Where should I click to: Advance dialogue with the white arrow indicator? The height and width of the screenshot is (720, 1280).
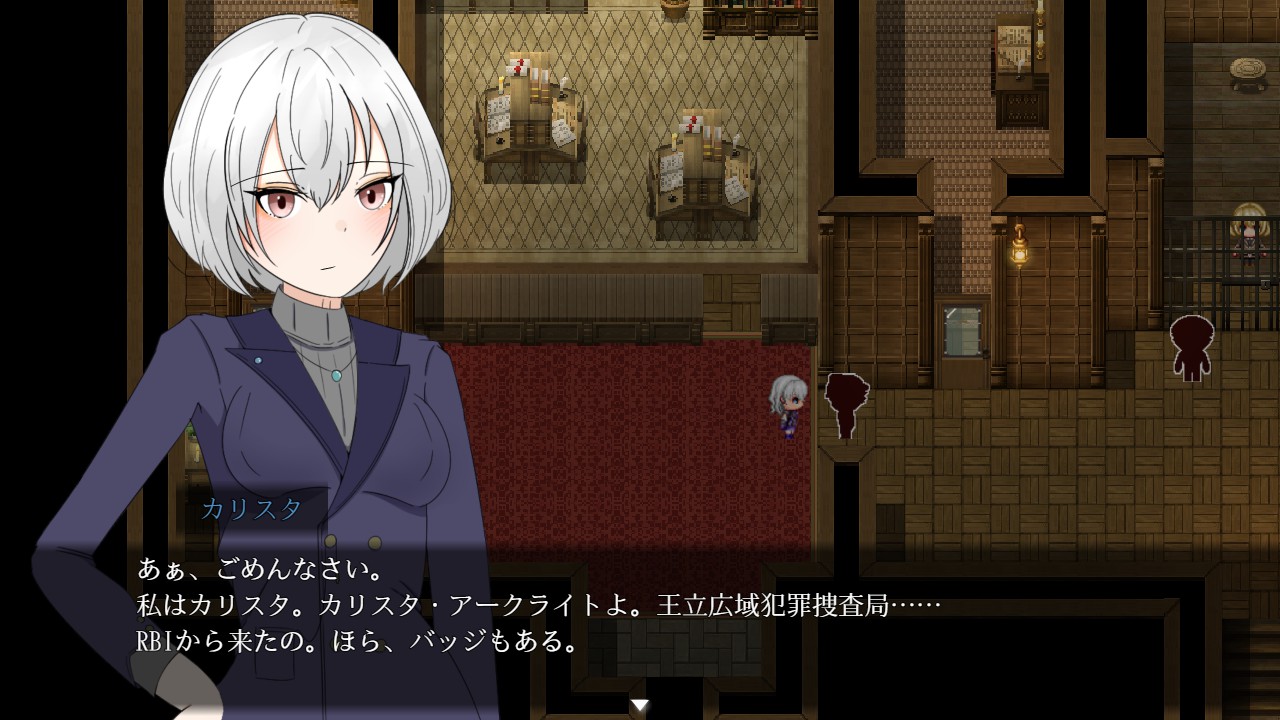640,705
